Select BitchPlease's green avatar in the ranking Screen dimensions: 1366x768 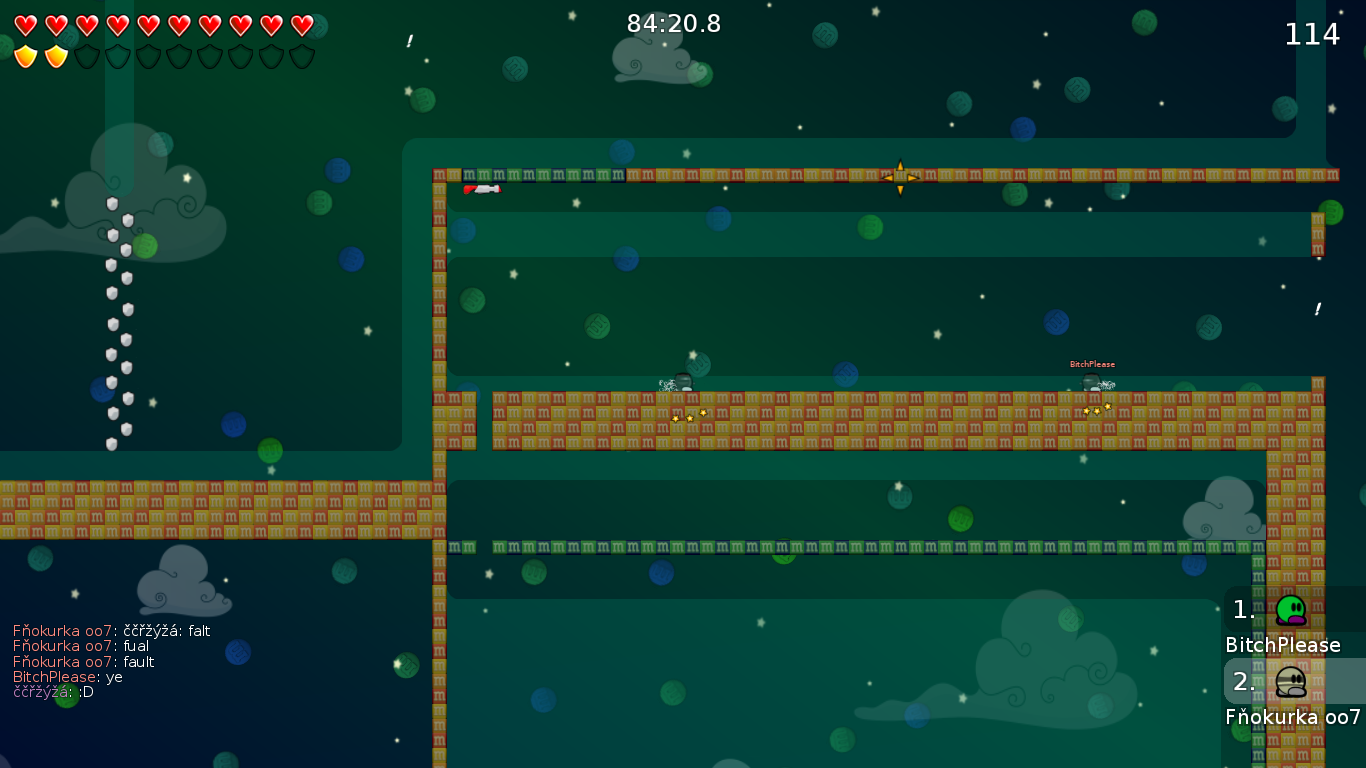[1290, 610]
